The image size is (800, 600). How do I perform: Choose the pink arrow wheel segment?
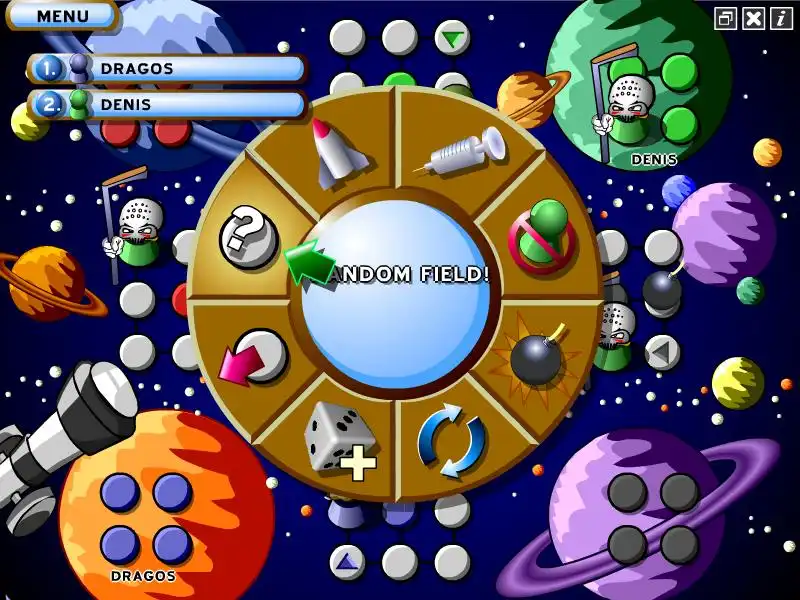pyautogui.click(x=250, y=356)
